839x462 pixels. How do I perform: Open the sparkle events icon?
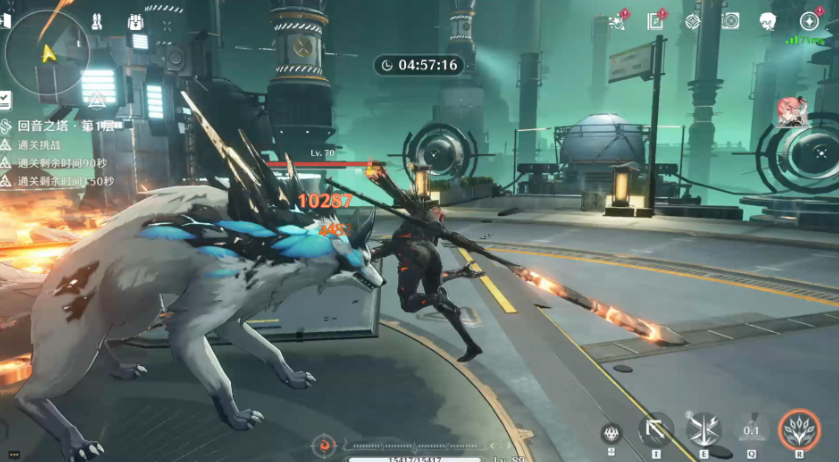click(617, 21)
